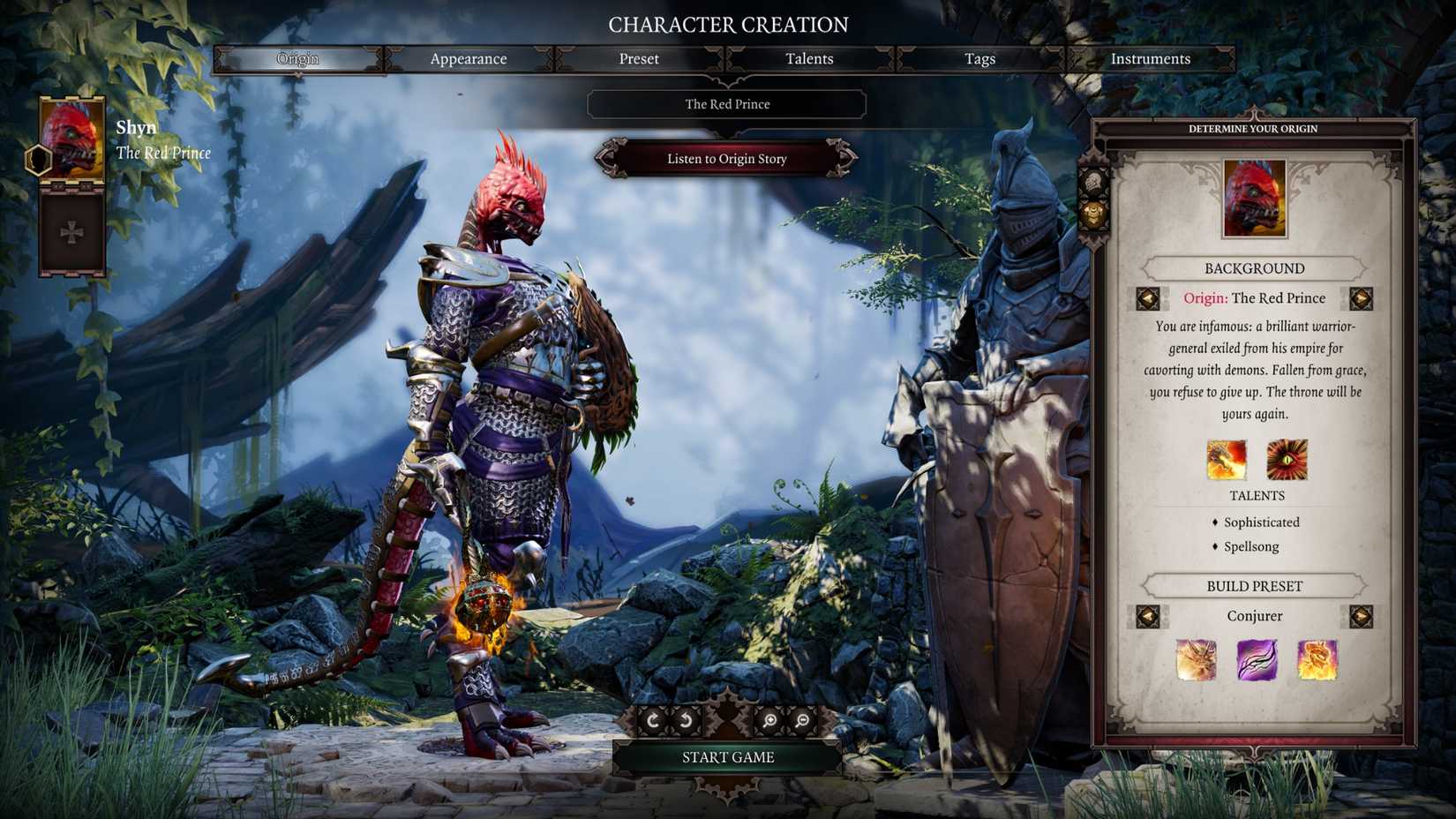Click the left arrow beside the Conjurer preset
Image resolution: width=1456 pixels, height=819 pixels.
[x=1148, y=616]
